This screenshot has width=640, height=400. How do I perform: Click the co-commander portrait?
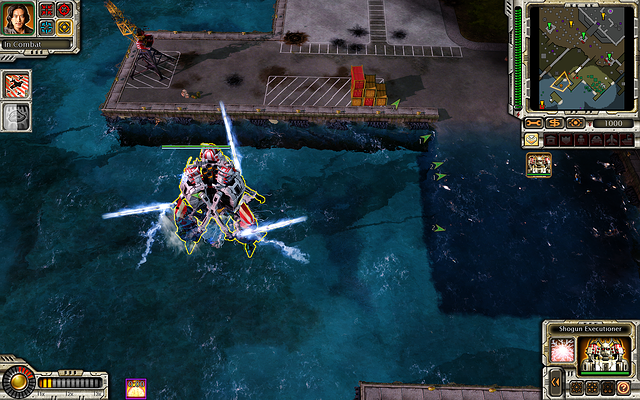tap(19, 19)
